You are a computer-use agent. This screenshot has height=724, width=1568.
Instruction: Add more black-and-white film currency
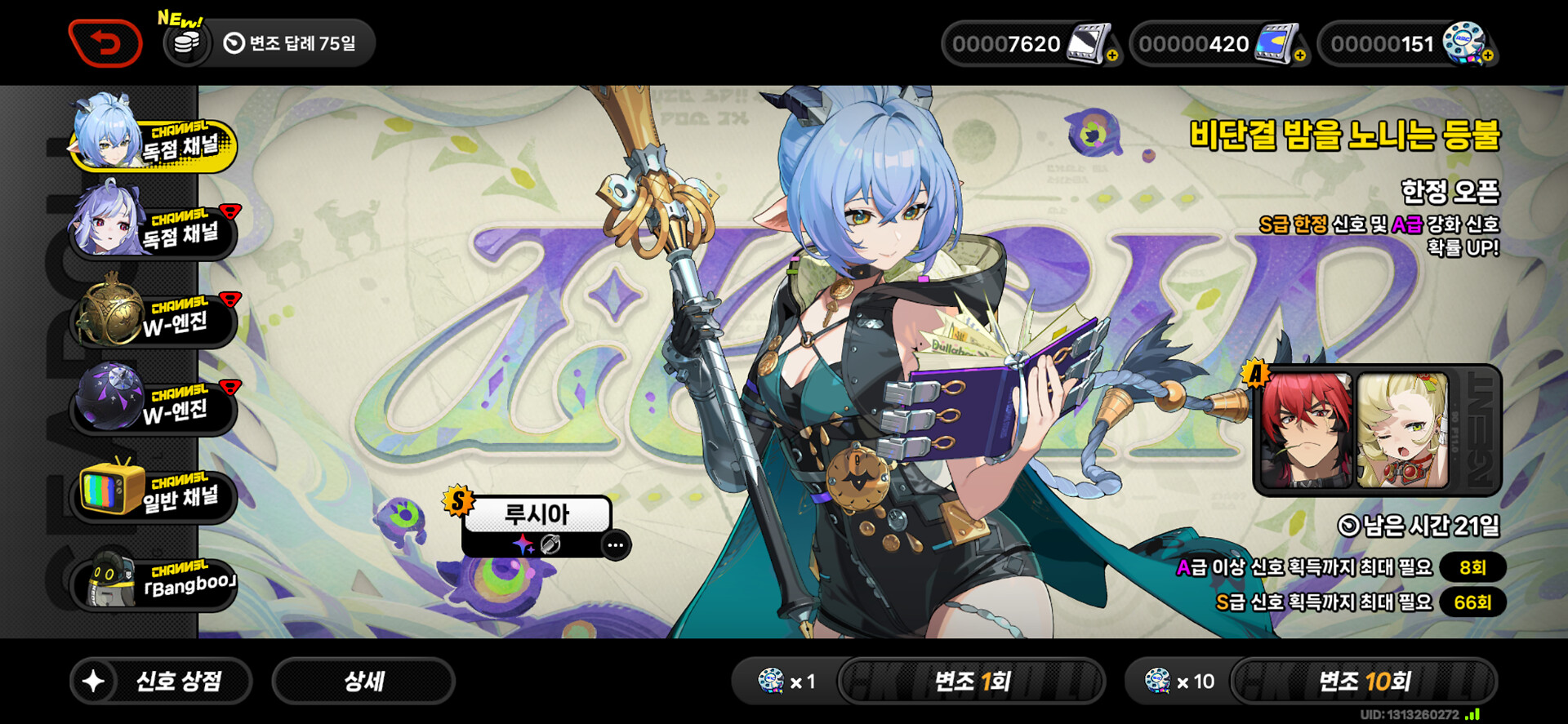[x=1112, y=56]
